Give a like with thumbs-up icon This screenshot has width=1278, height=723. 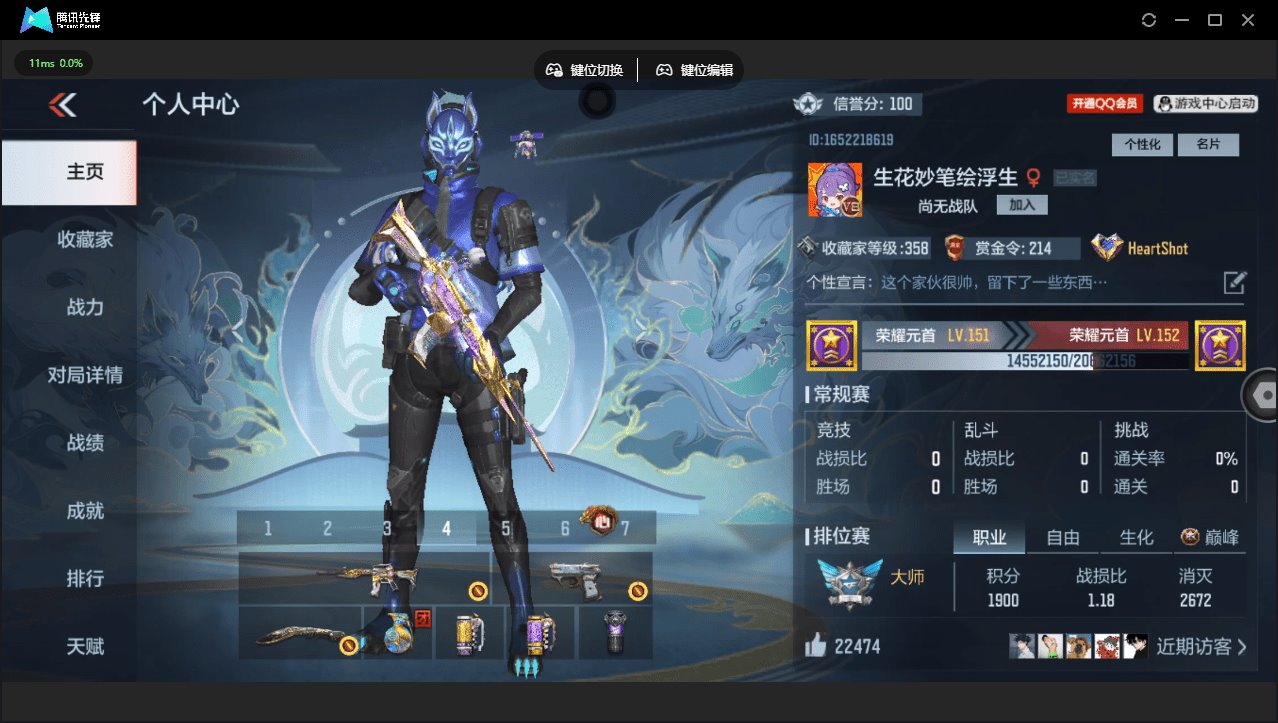click(816, 646)
